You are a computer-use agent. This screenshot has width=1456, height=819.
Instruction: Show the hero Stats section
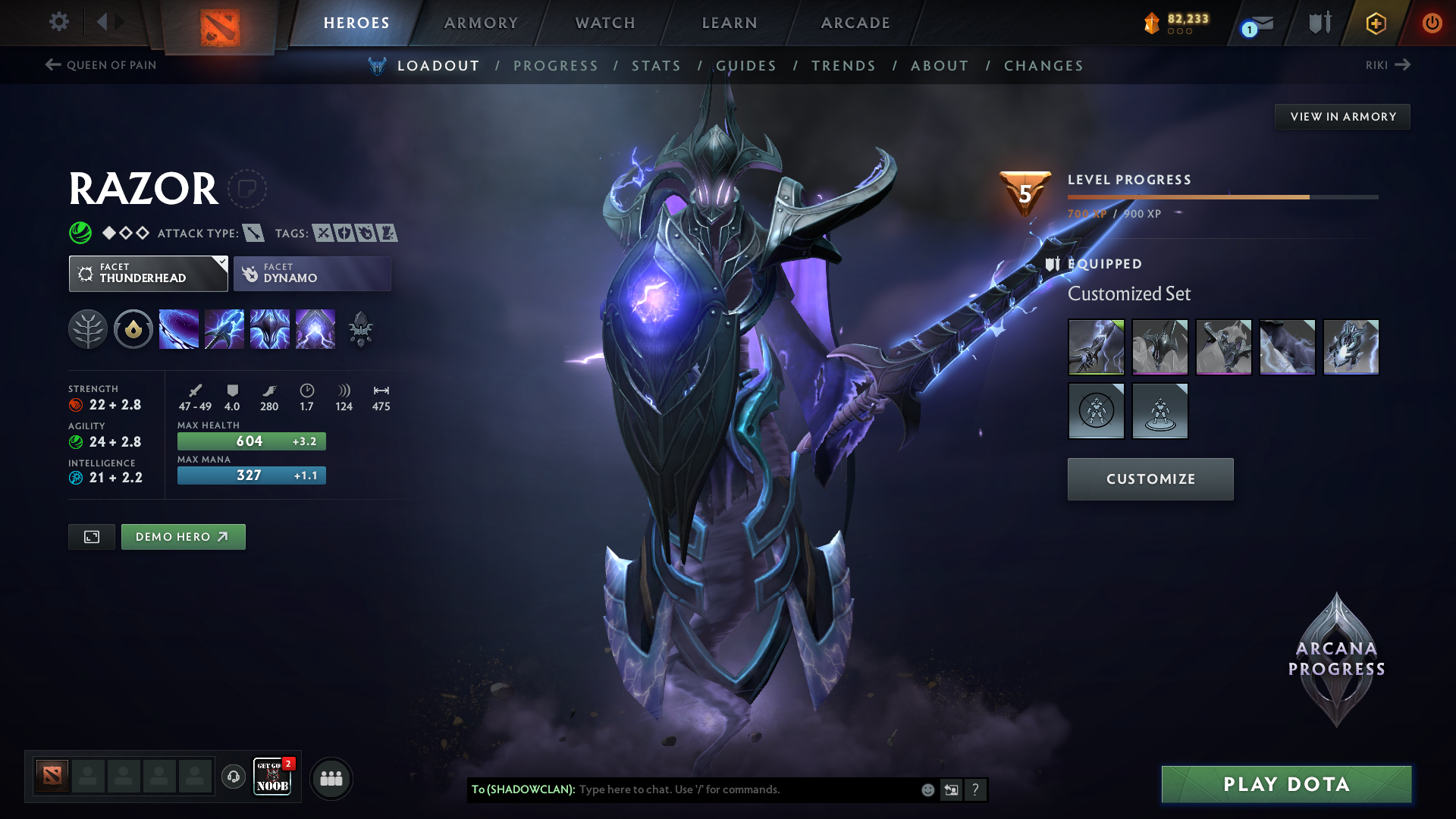[x=656, y=66]
